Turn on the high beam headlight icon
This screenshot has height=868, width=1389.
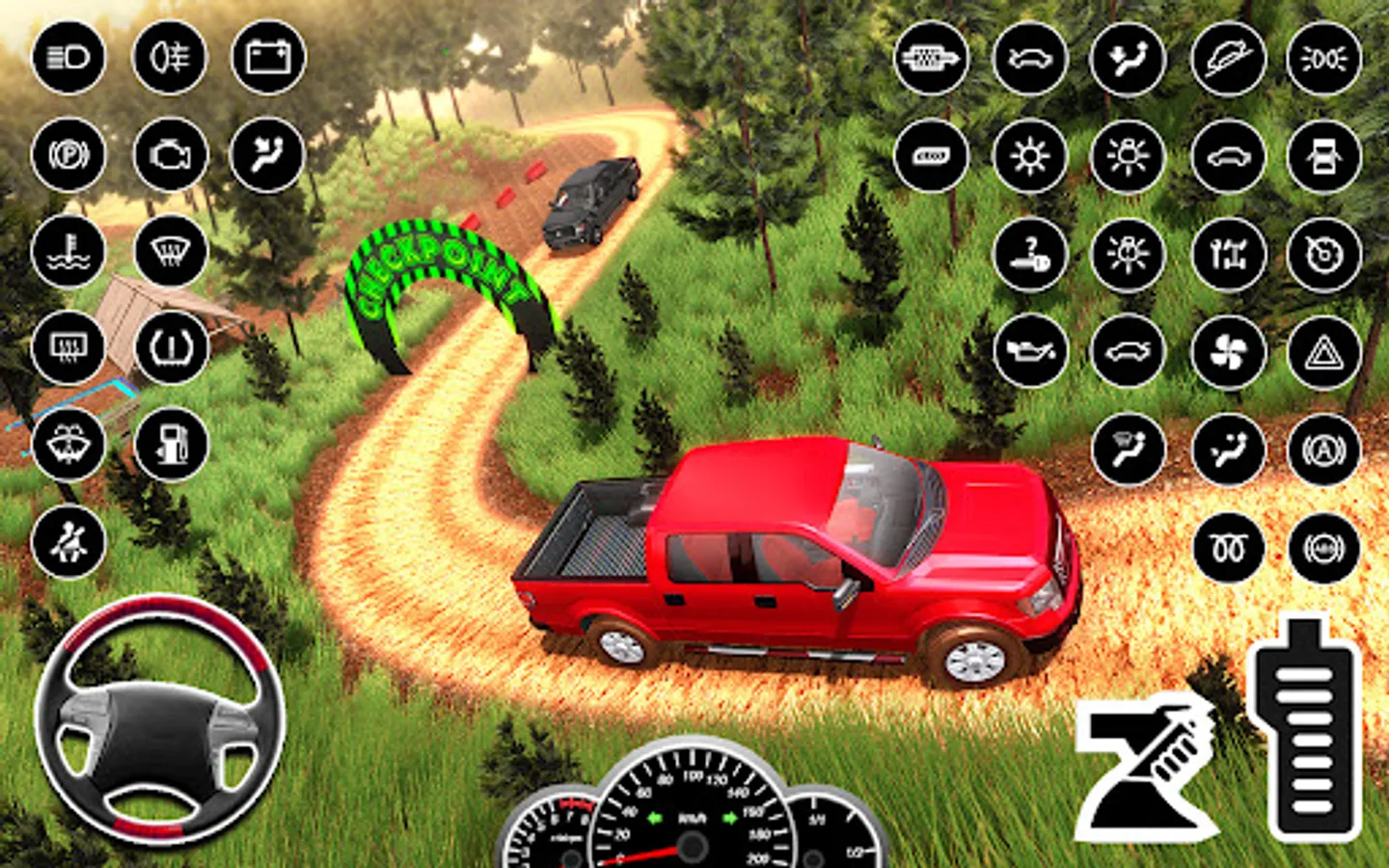click(x=68, y=58)
